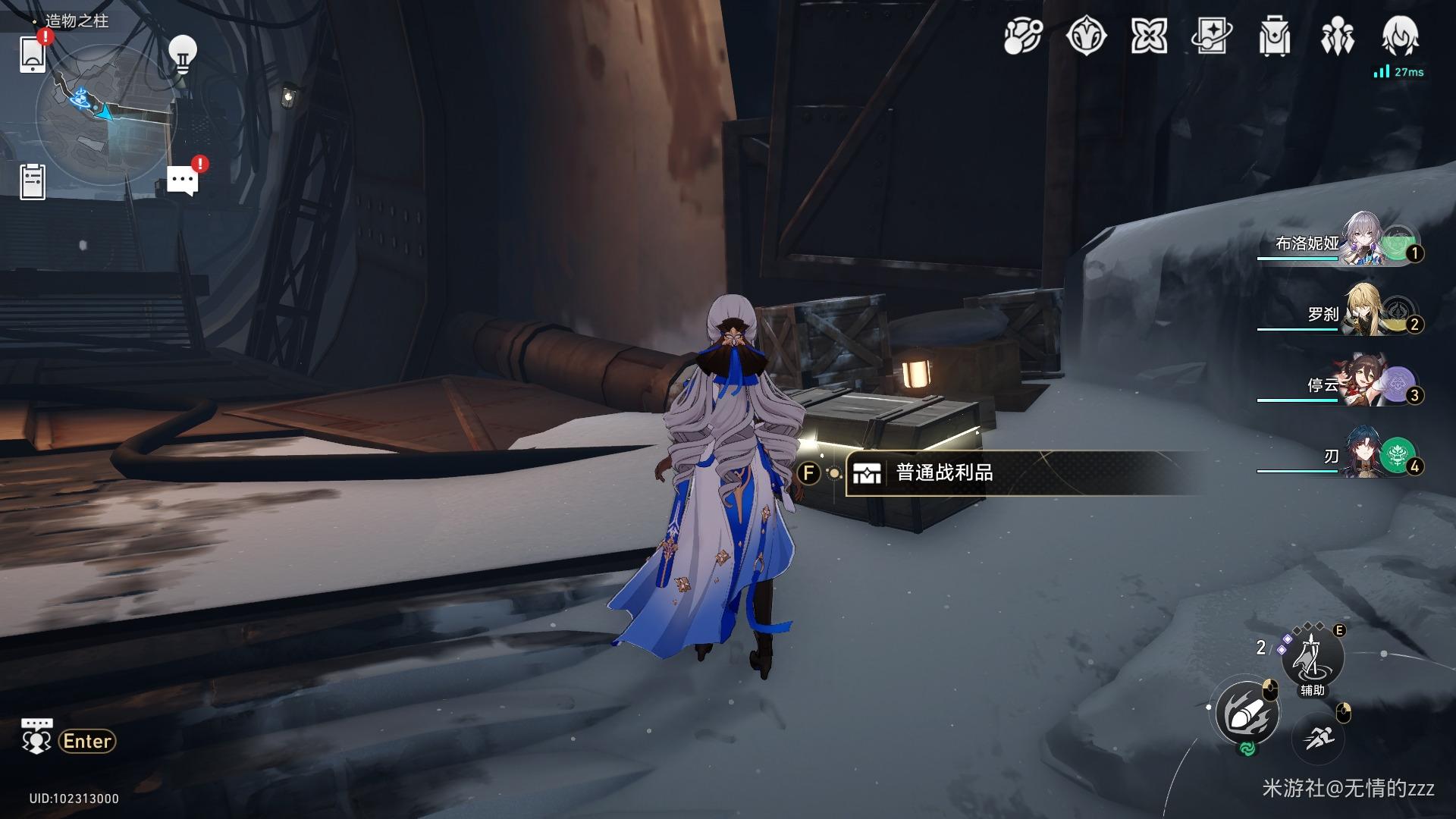Screen dimensions: 1456x819
Task: Open the four-pointed star warp icon
Action: [1149, 36]
